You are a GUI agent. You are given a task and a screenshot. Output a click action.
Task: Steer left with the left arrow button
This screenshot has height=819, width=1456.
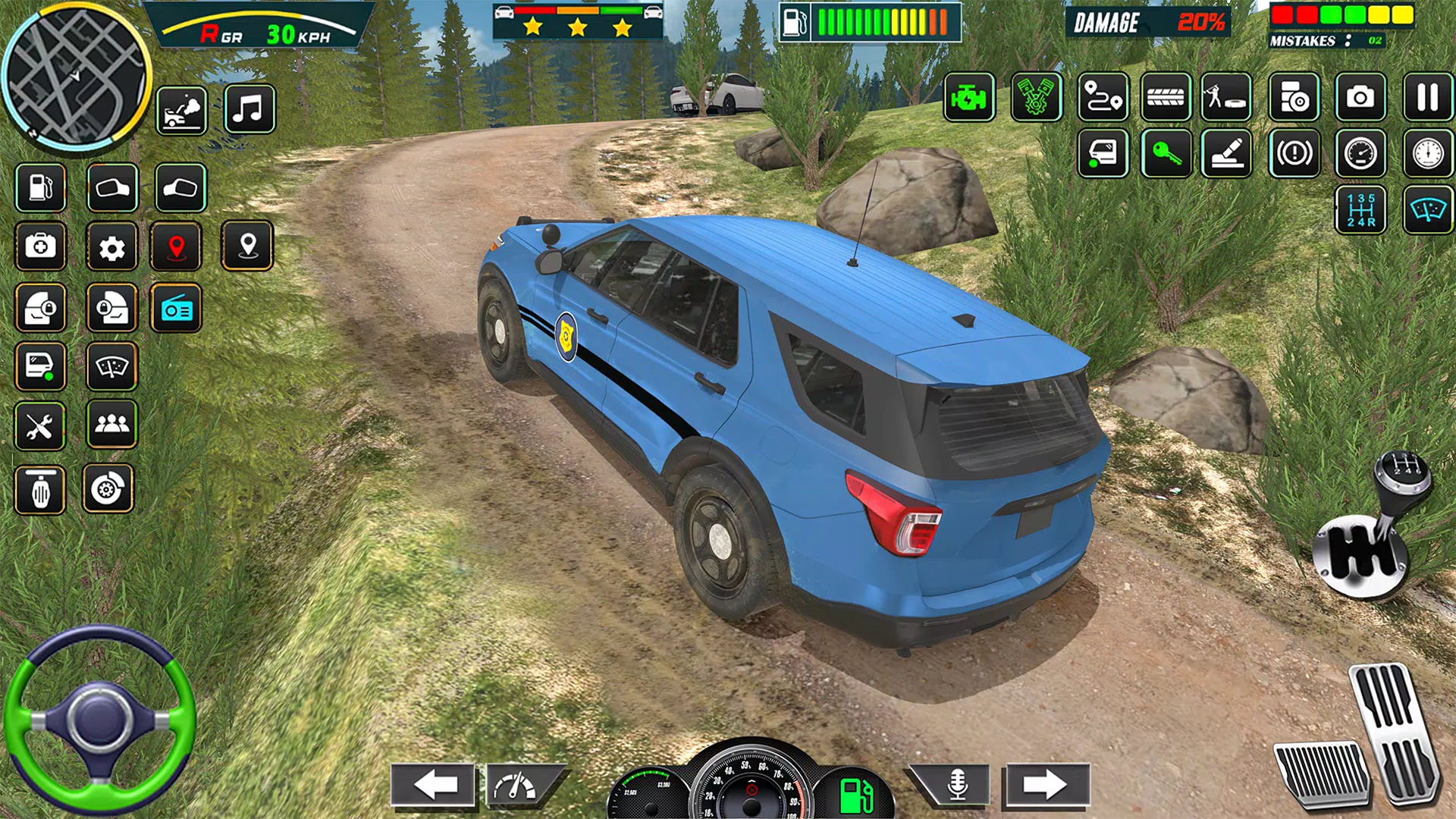[434, 785]
